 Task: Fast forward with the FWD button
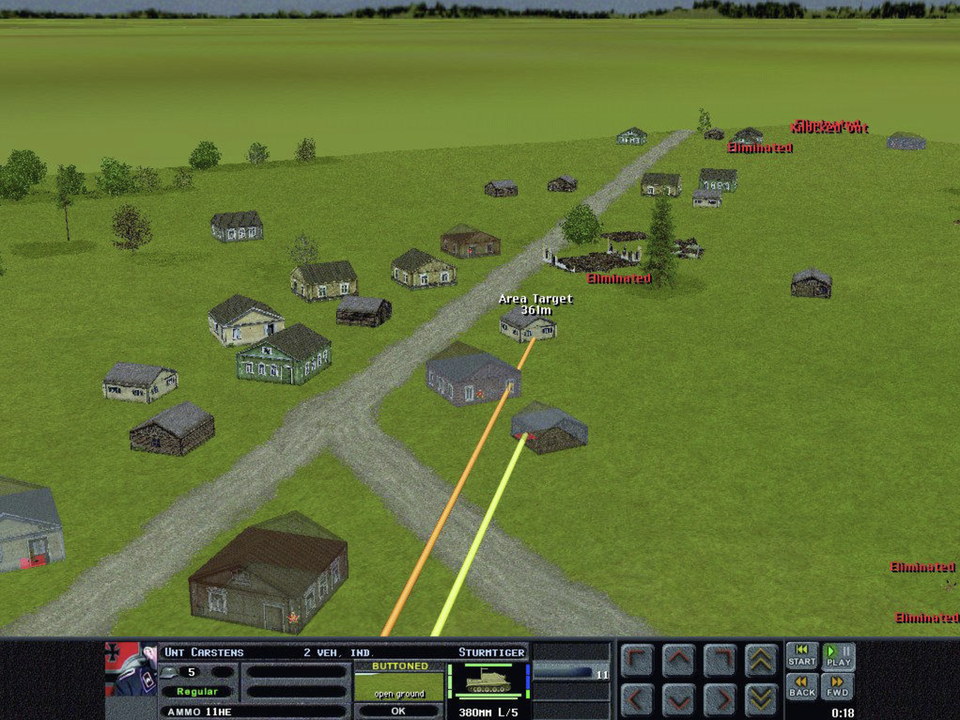pos(839,686)
